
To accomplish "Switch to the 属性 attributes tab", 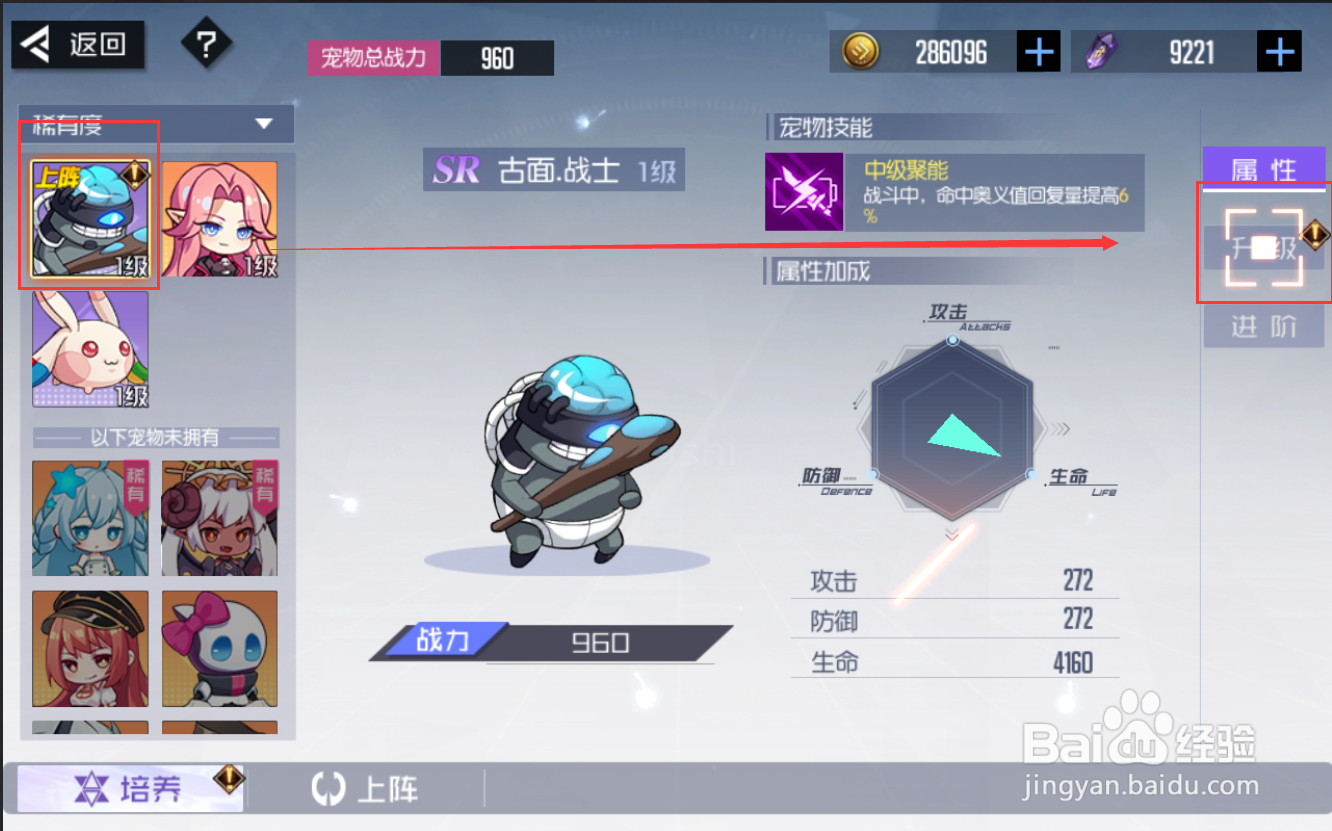I will (x=1263, y=169).
